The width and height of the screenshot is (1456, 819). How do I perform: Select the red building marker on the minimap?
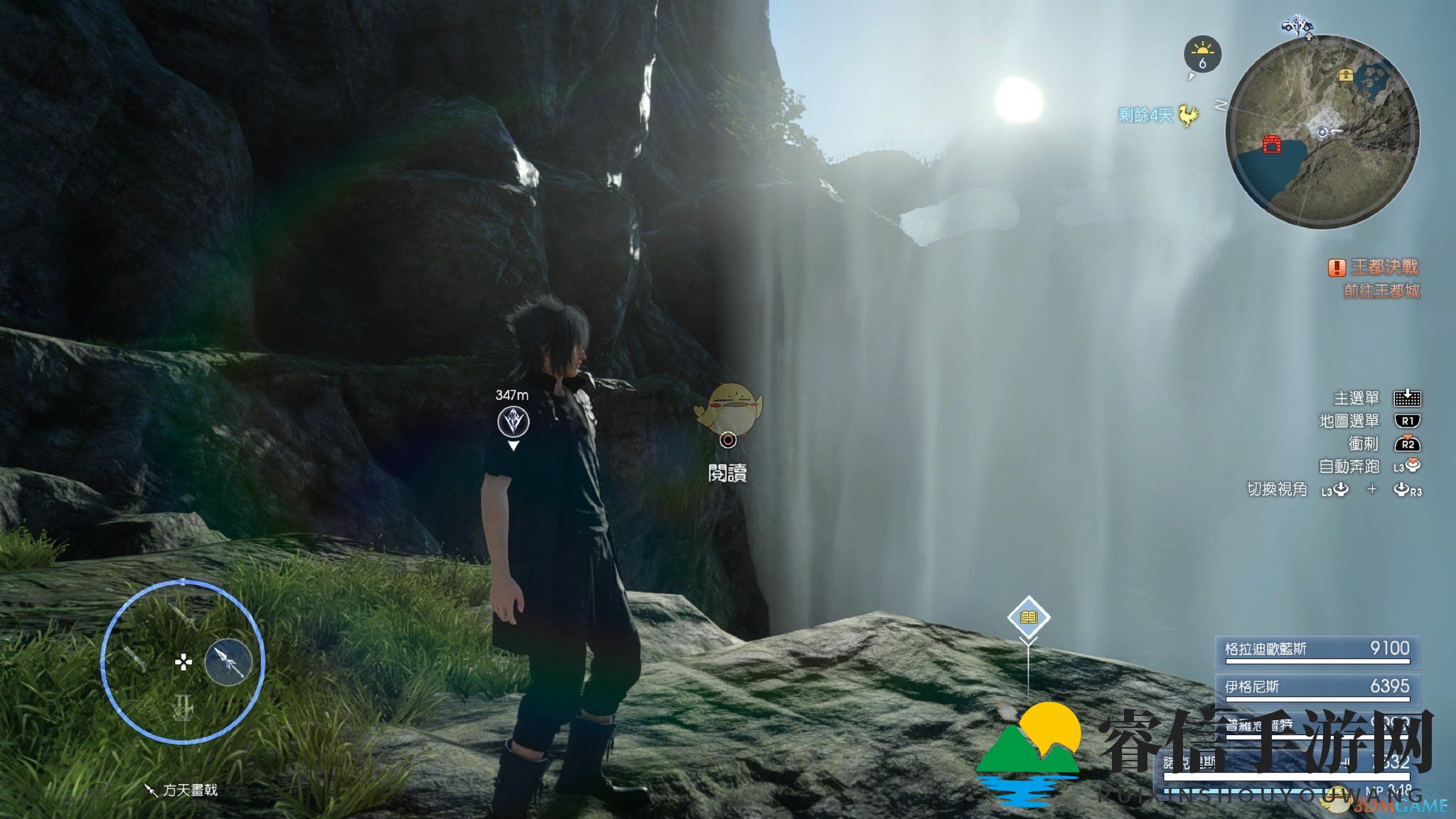coord(1271,144)
